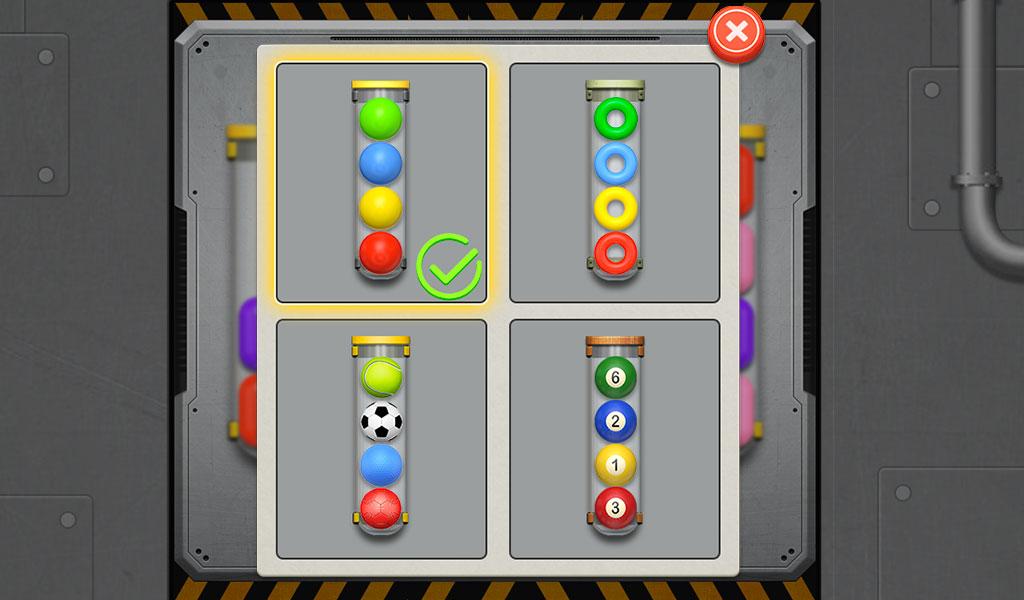
Task: Choose the colored rings skin
Action: (x=615, y=183)
